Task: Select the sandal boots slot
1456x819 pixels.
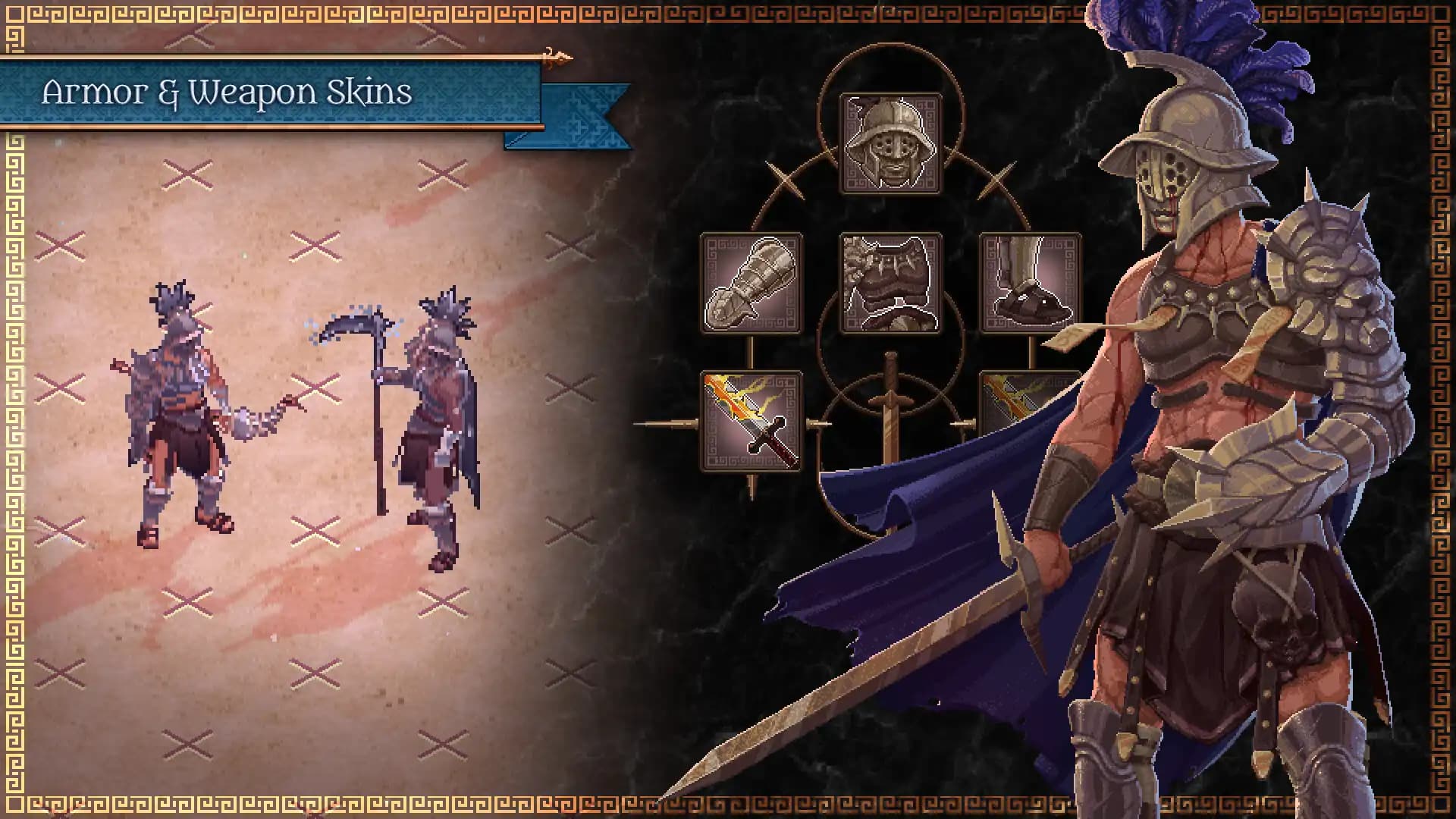Action: pyautogui.click(x=1030, y=284)
